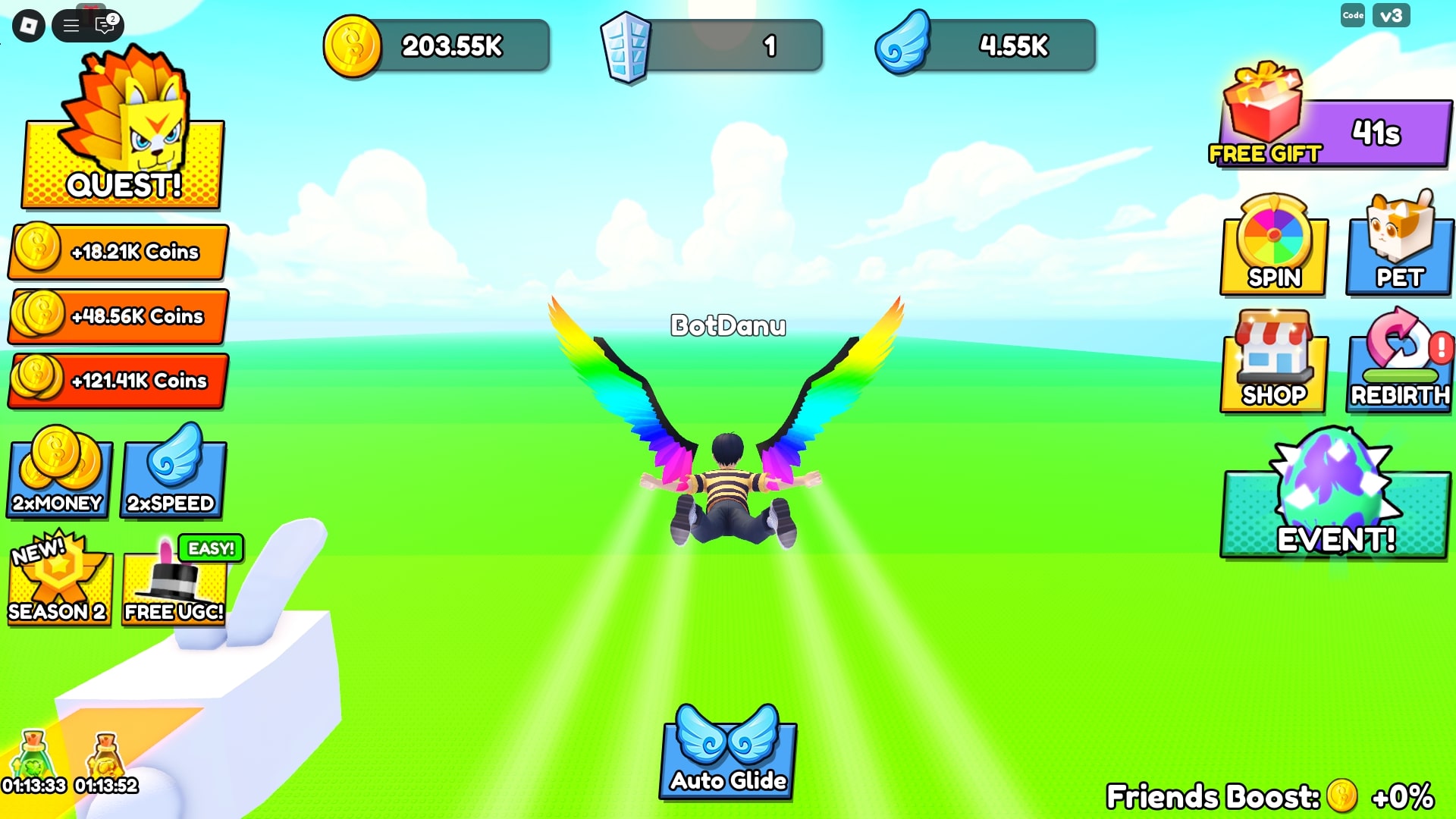
Task: Activate the 2xSPEED boost
Action: pos(173,476)
